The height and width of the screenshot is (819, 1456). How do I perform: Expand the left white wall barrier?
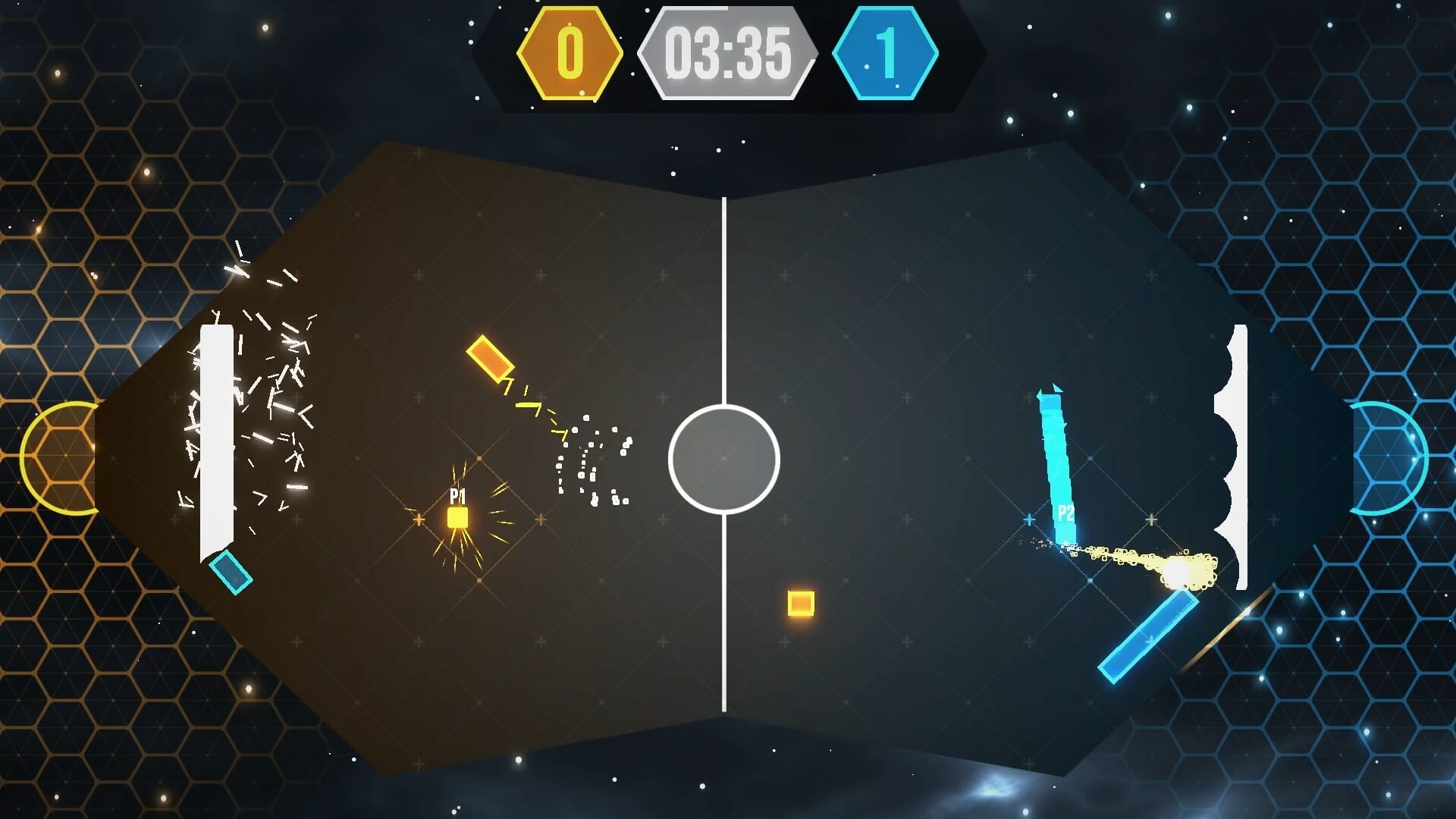pos(217,432)
